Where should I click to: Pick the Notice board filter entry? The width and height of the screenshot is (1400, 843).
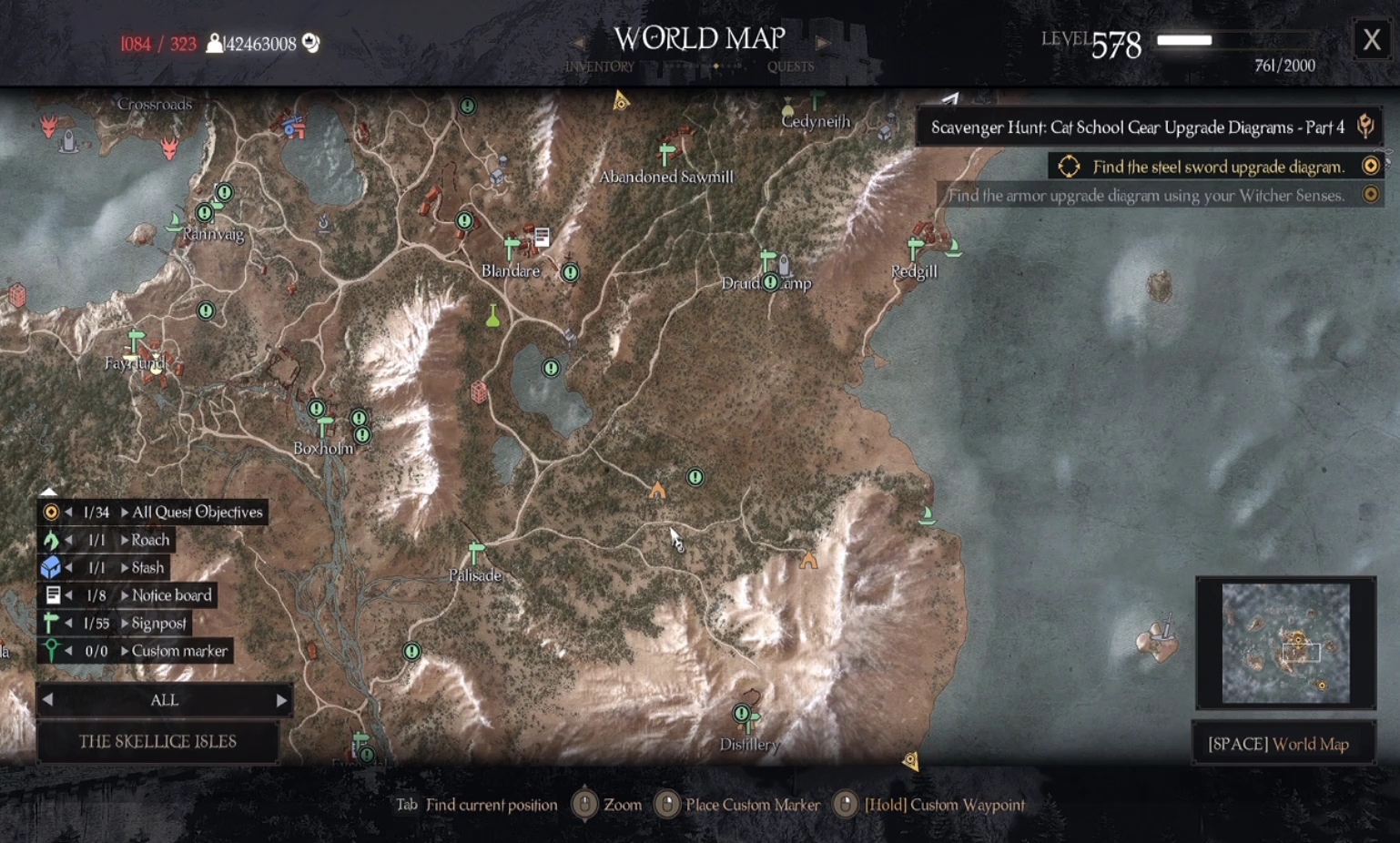click(x=171, y=595)
